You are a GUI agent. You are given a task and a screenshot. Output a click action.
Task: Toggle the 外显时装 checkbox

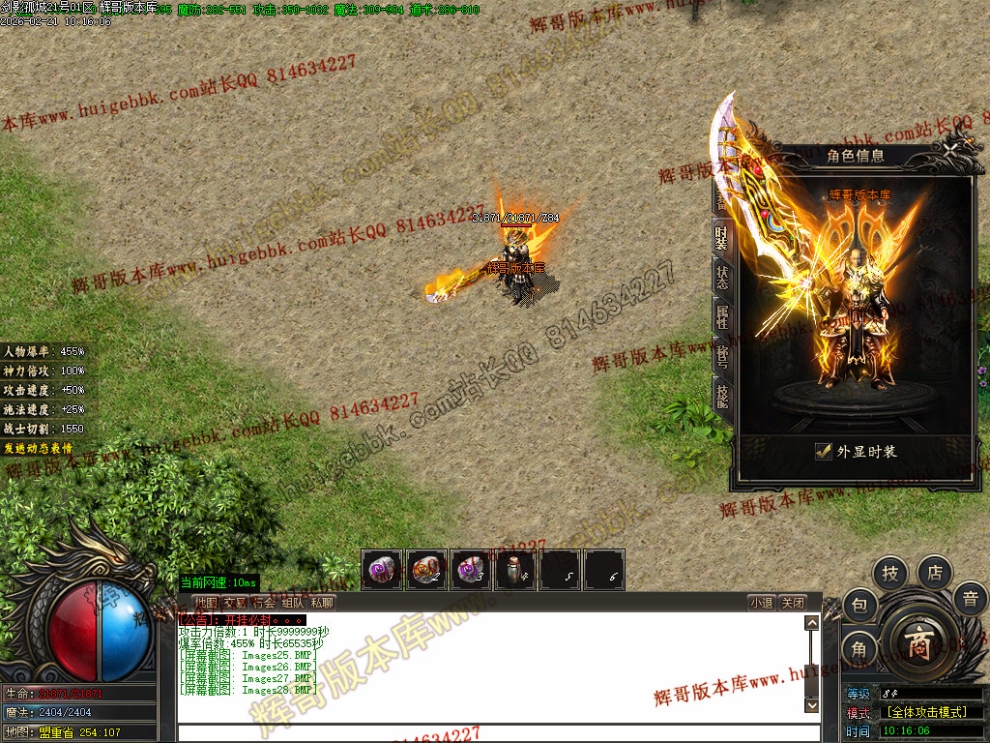(x=824, y=451)
